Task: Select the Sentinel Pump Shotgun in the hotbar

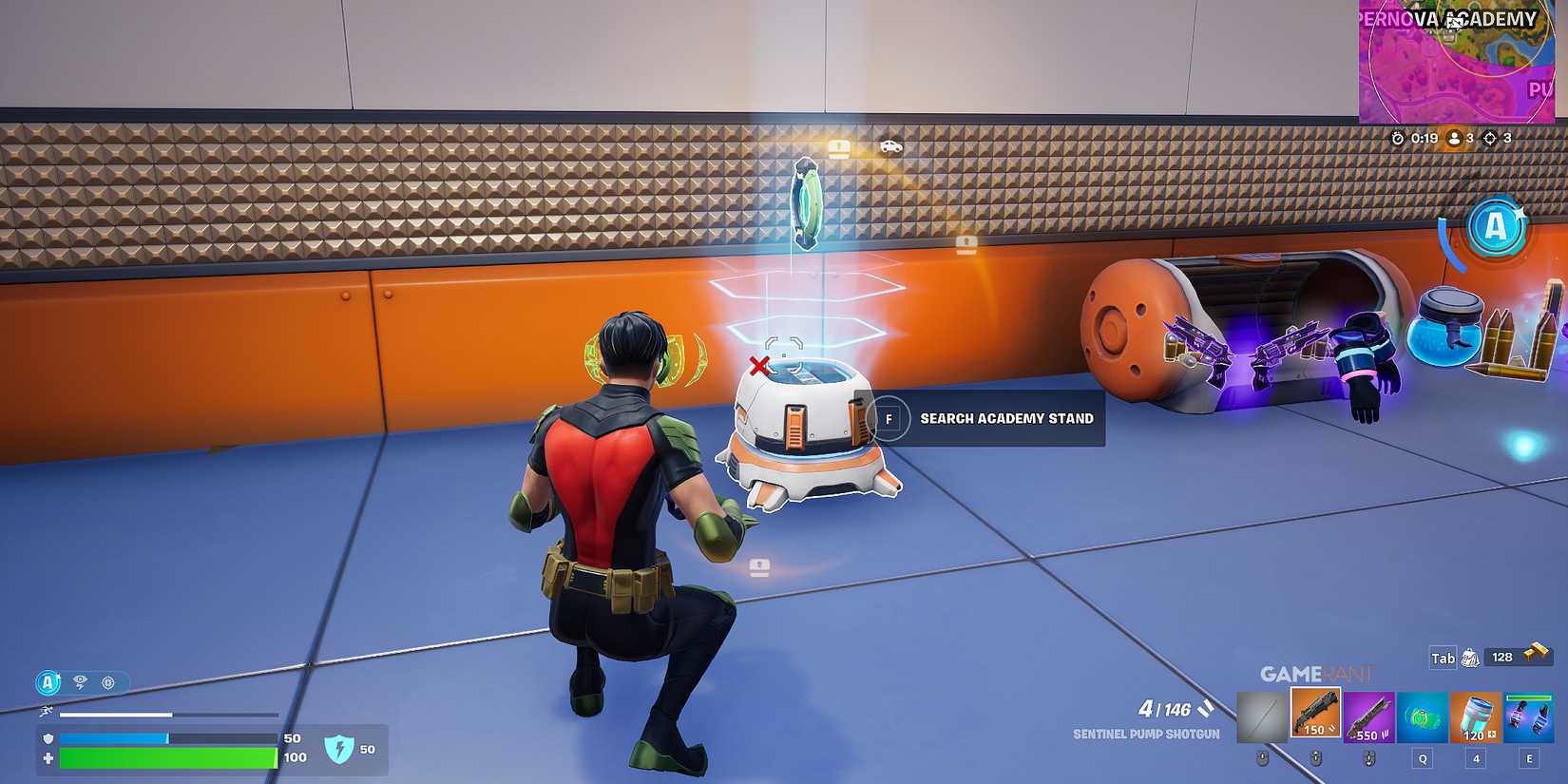Action: pos(1314,715)
